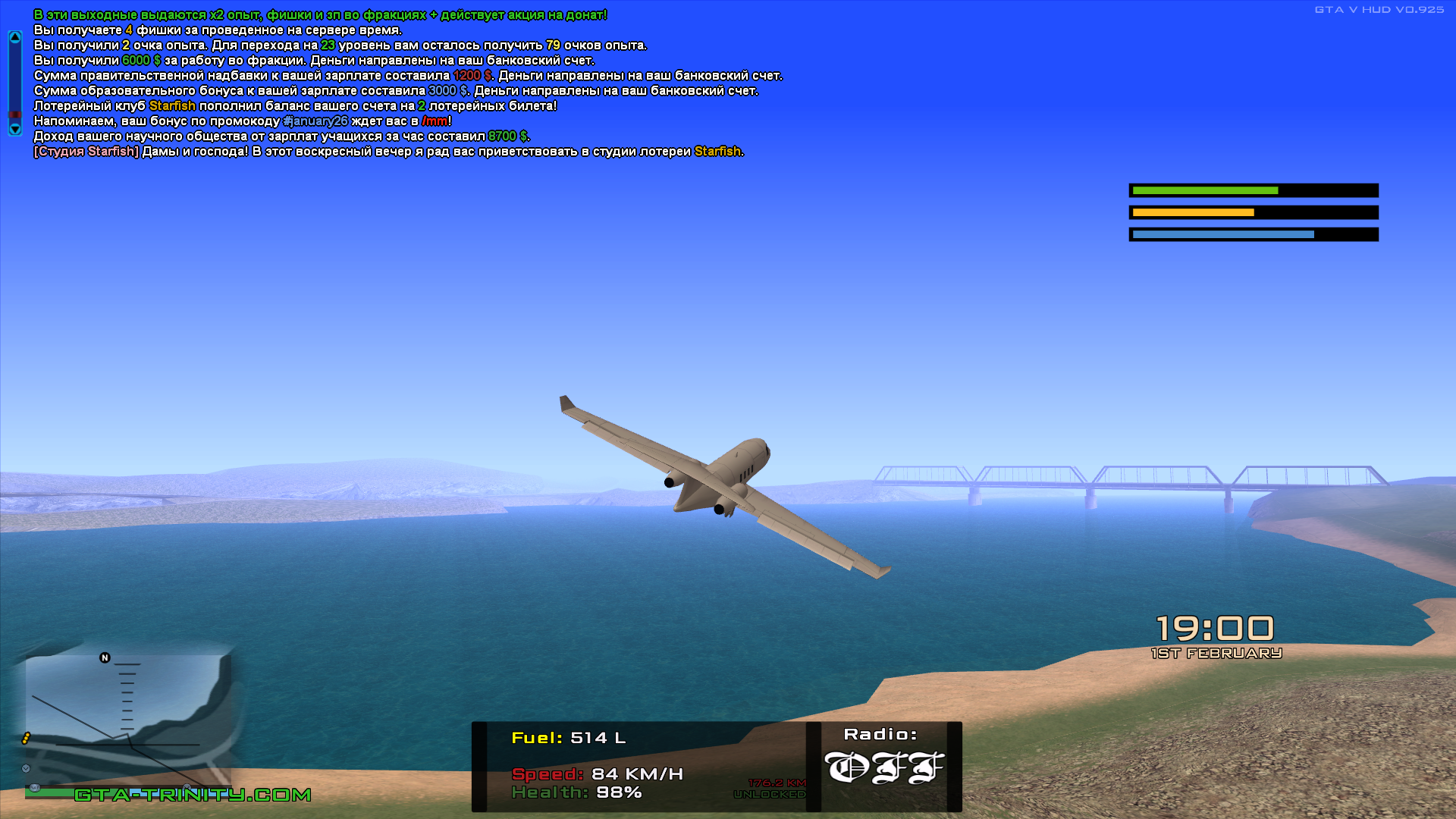Click the chat scrollbar up arrow
This screenshot has height=819, width=1456.
14,37
